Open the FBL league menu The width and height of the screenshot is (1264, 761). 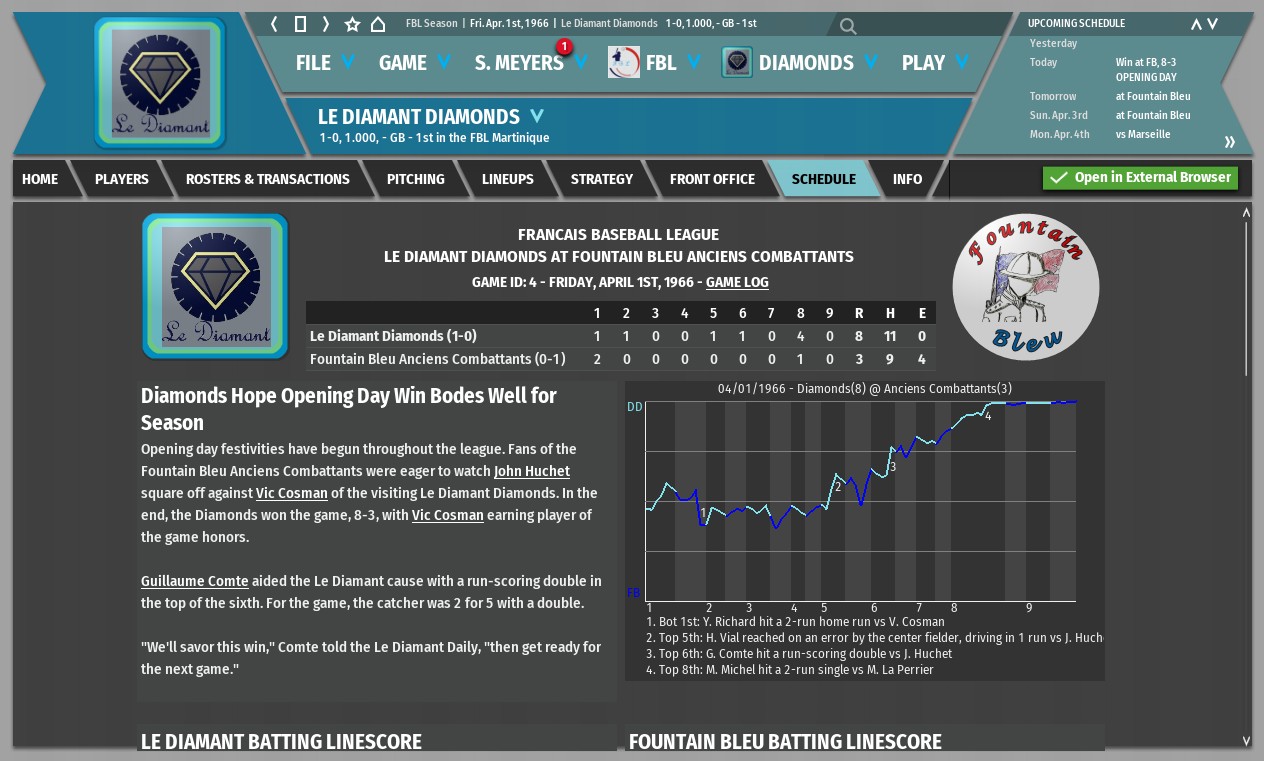(x=659, y=63)
